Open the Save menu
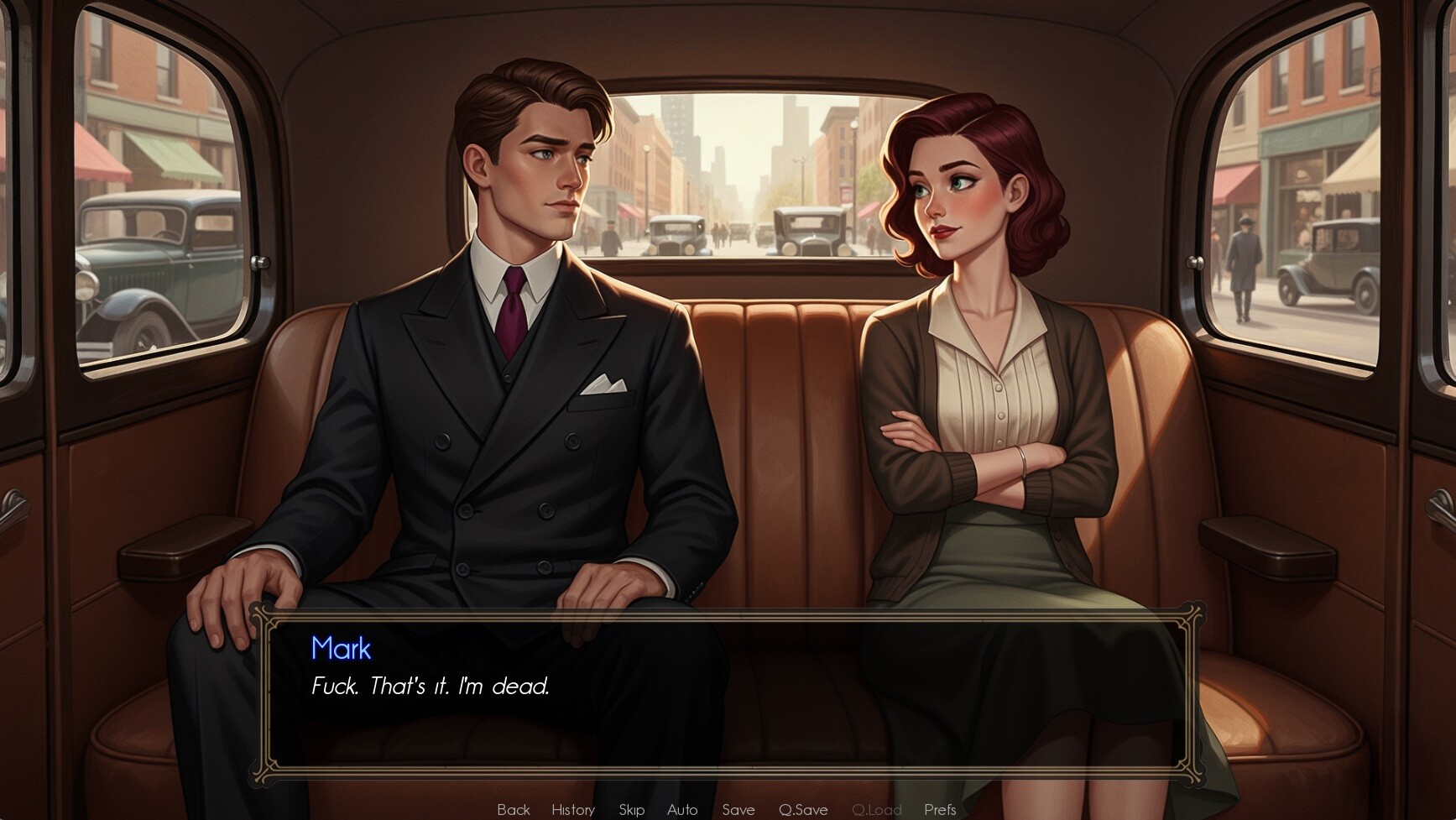Image resolution: width=1456 pixels, height=820 pixels. (x=738, y=809)
